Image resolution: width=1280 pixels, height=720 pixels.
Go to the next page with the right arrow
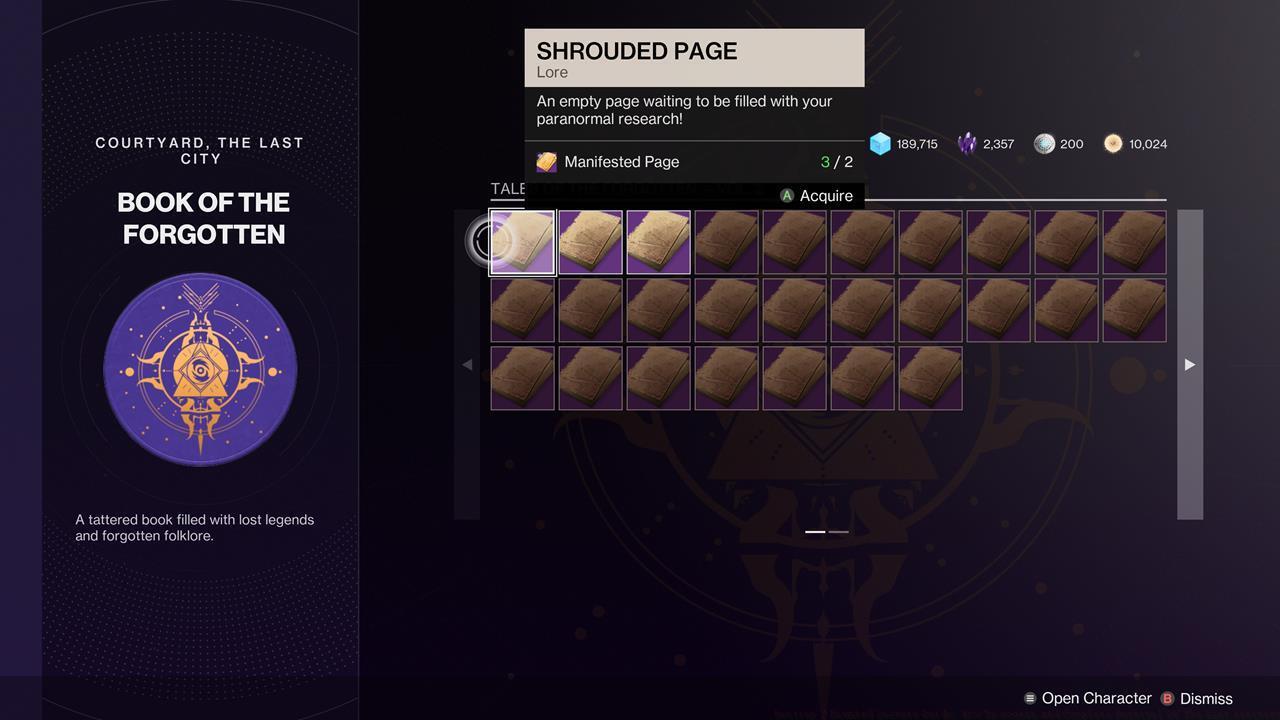click(x=1189, y=365)
